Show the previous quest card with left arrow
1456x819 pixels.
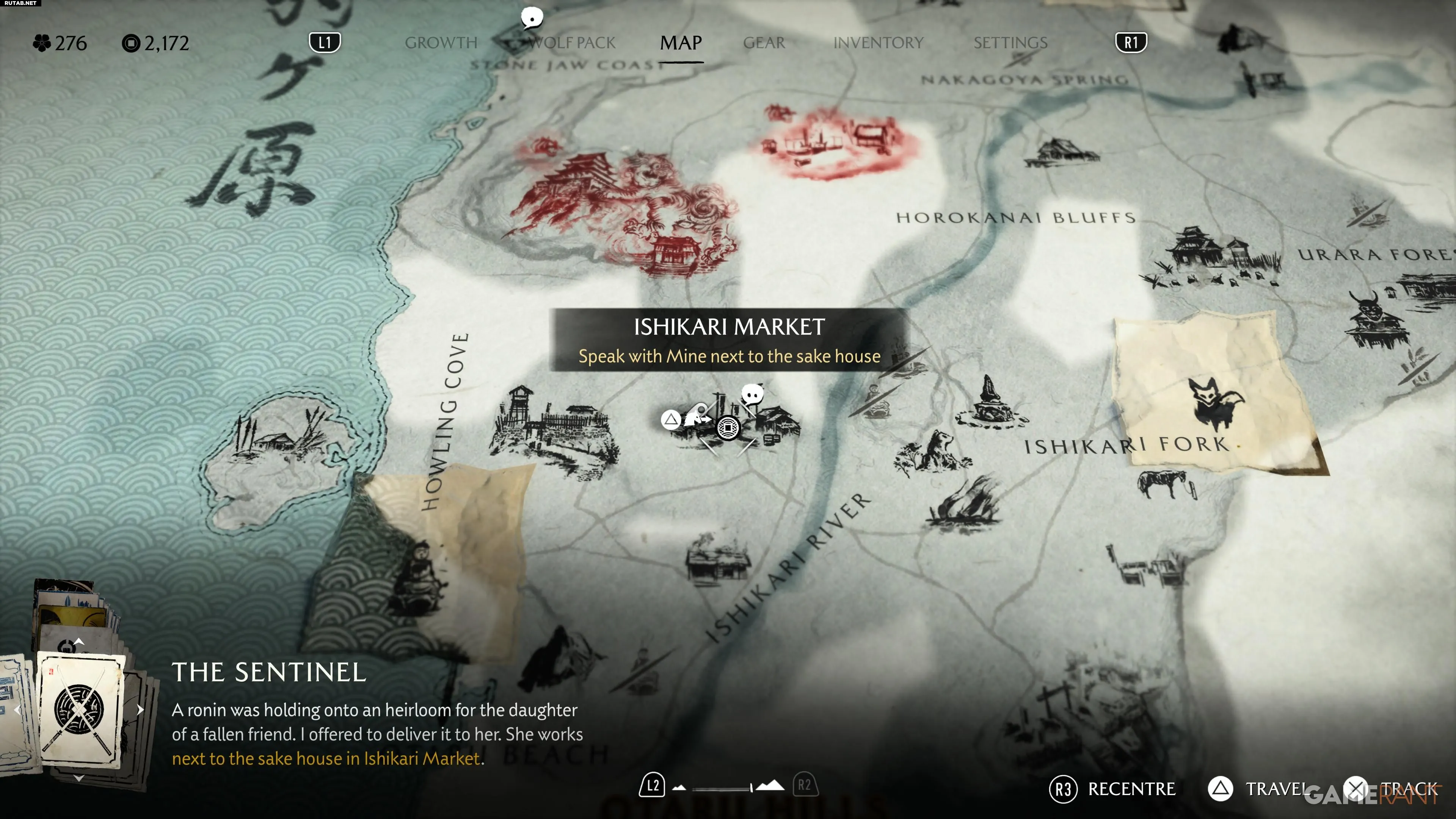click(17, 709)
